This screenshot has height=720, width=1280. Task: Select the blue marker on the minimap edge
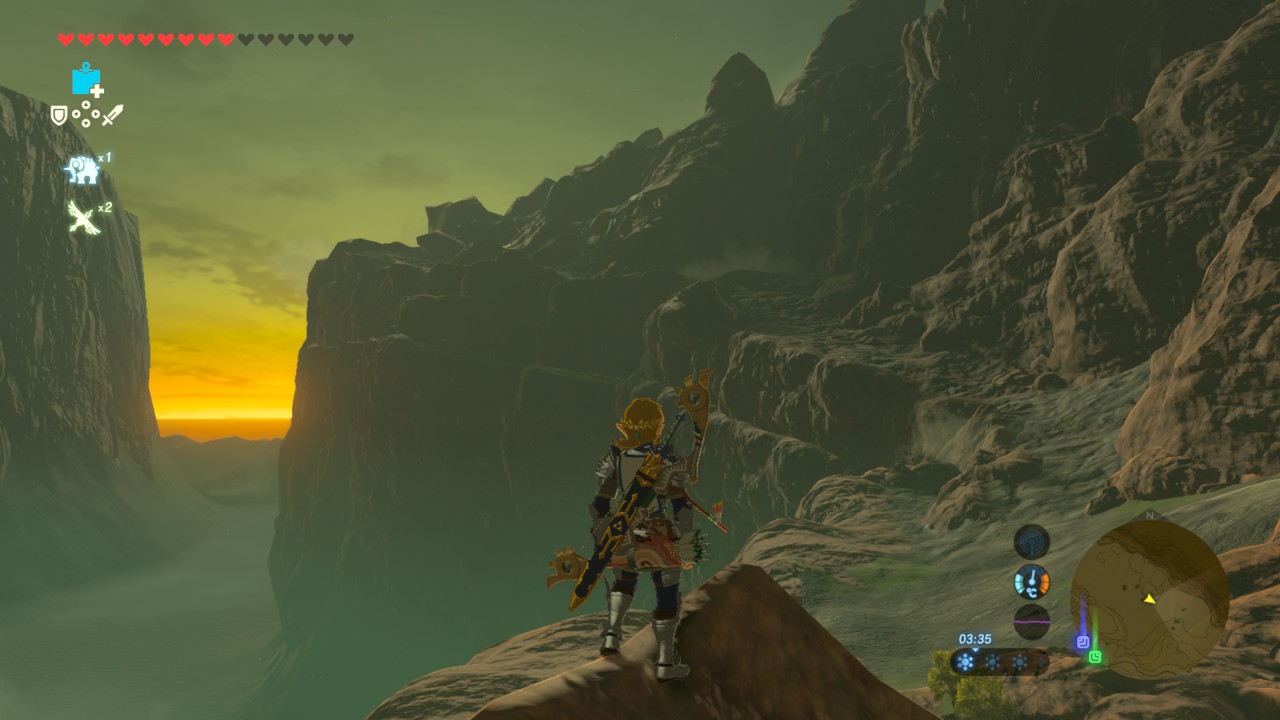(1082, 643)
